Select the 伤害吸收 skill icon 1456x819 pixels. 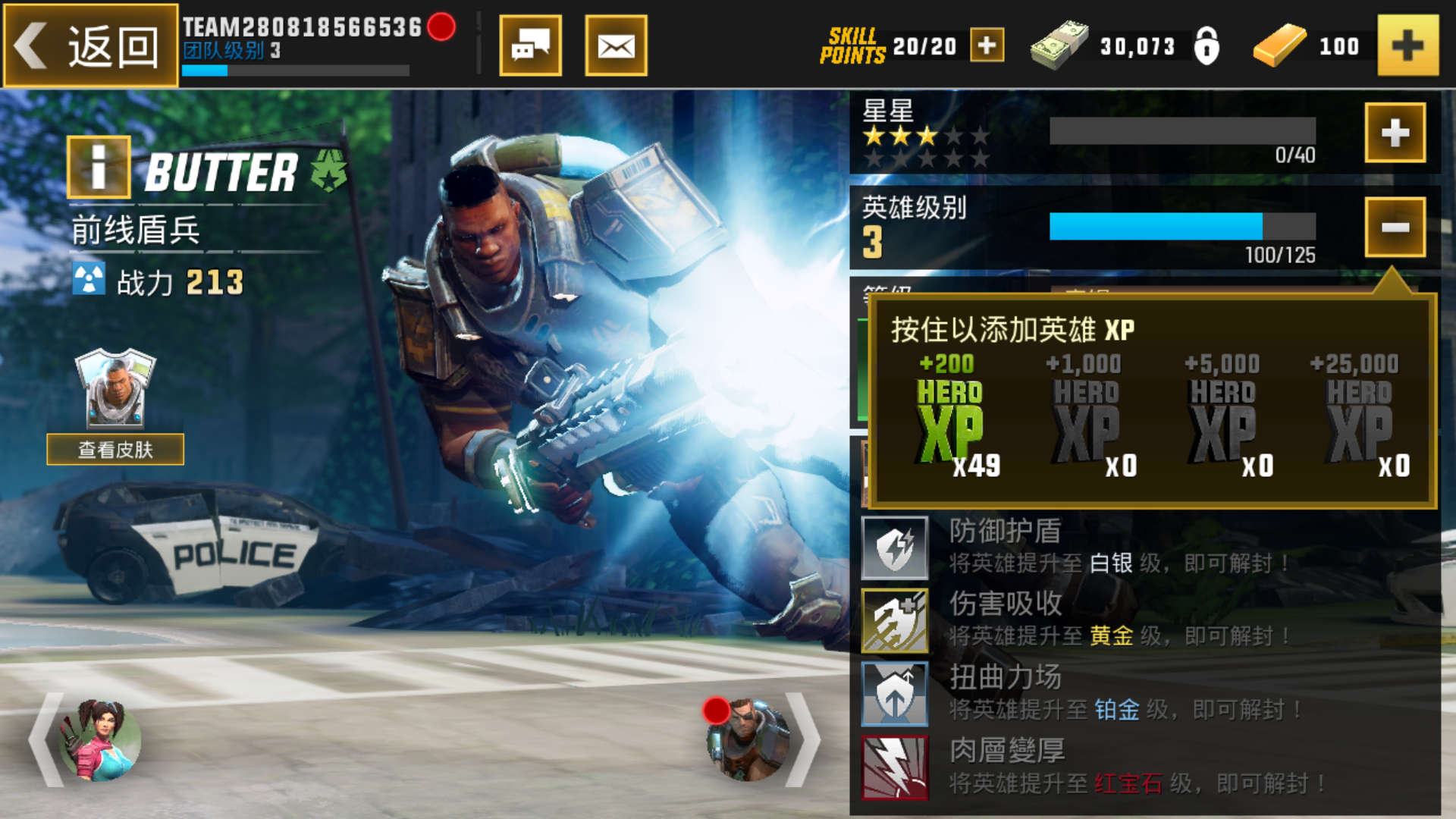(x=895, y=622)
